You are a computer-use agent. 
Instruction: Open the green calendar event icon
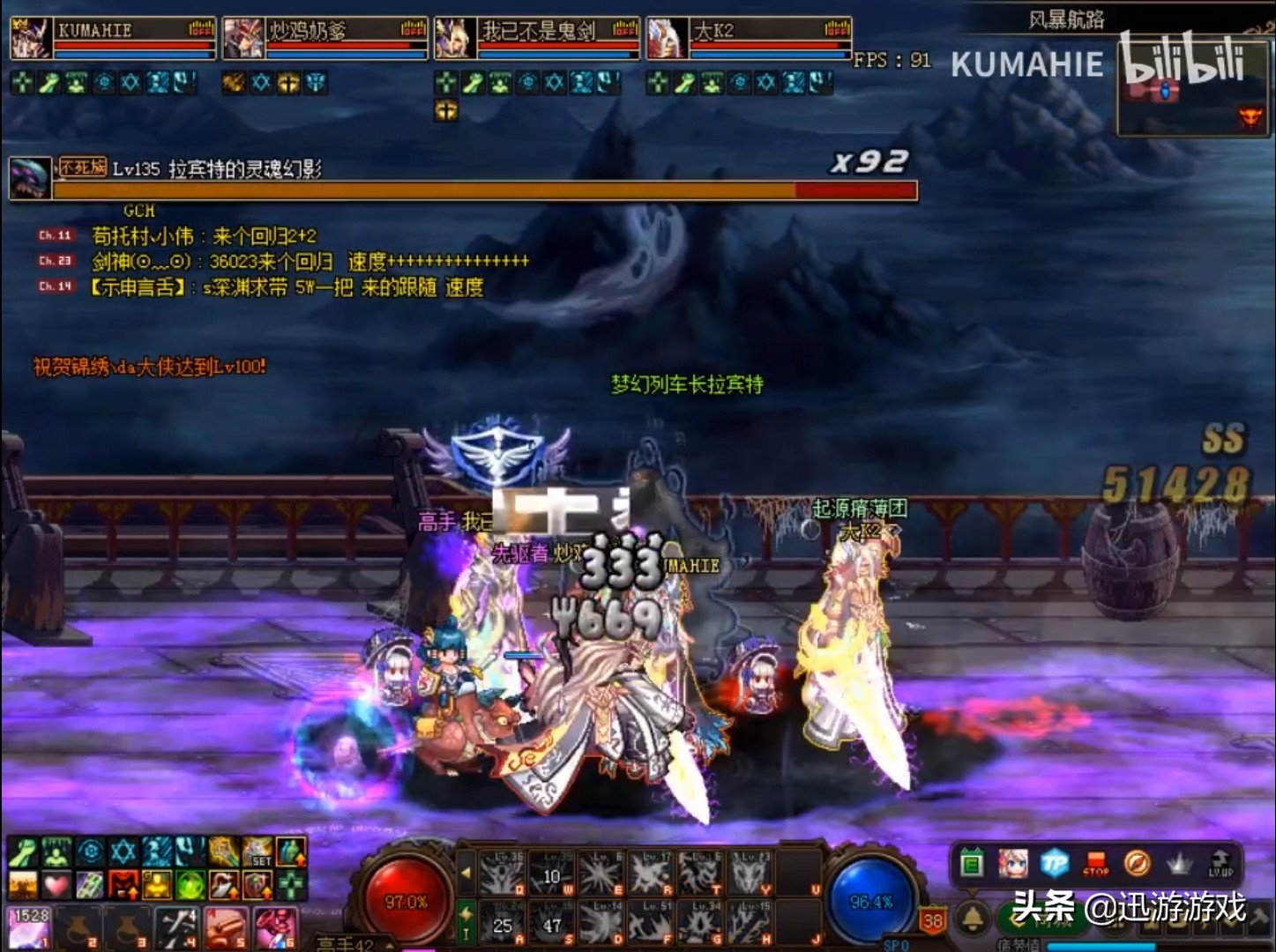coord(972,864)
